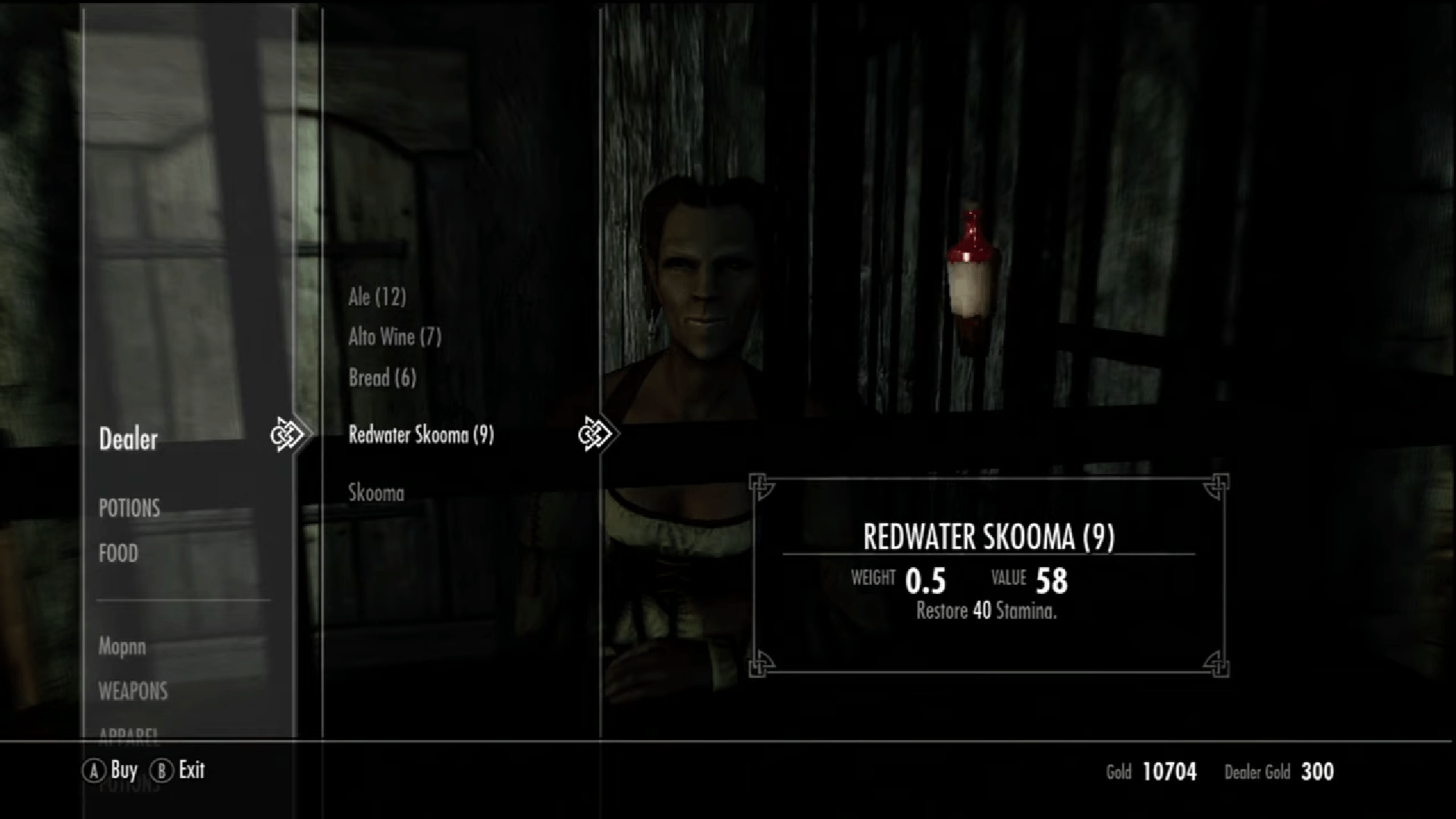Click the trade icon next to Redwater Skooma
The width and height of the screenshot is (1456, 819).
tap(598, 433)
